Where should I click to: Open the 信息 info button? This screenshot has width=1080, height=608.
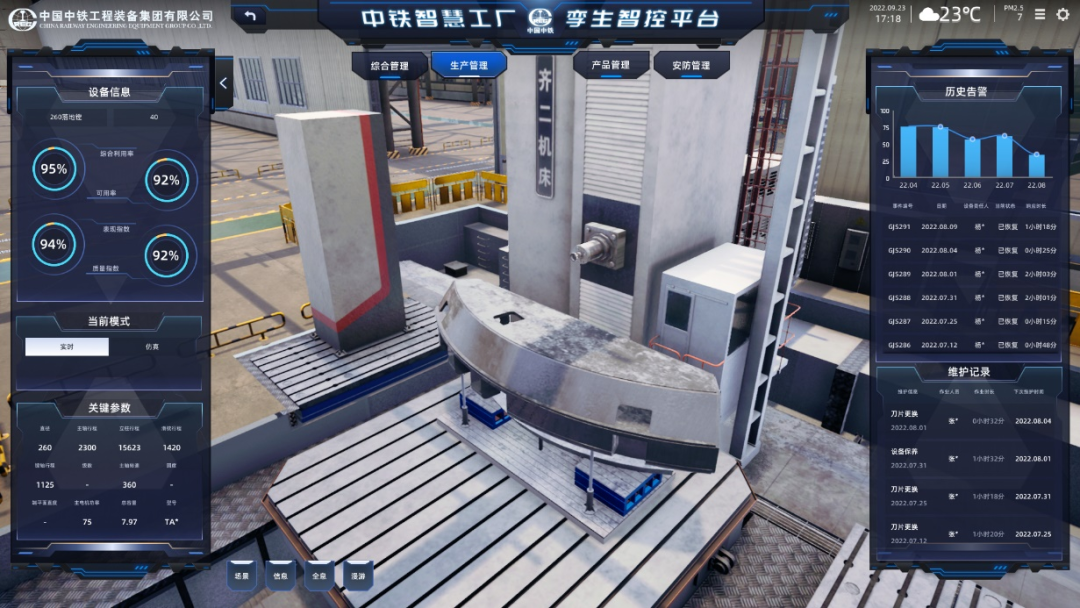280,576
